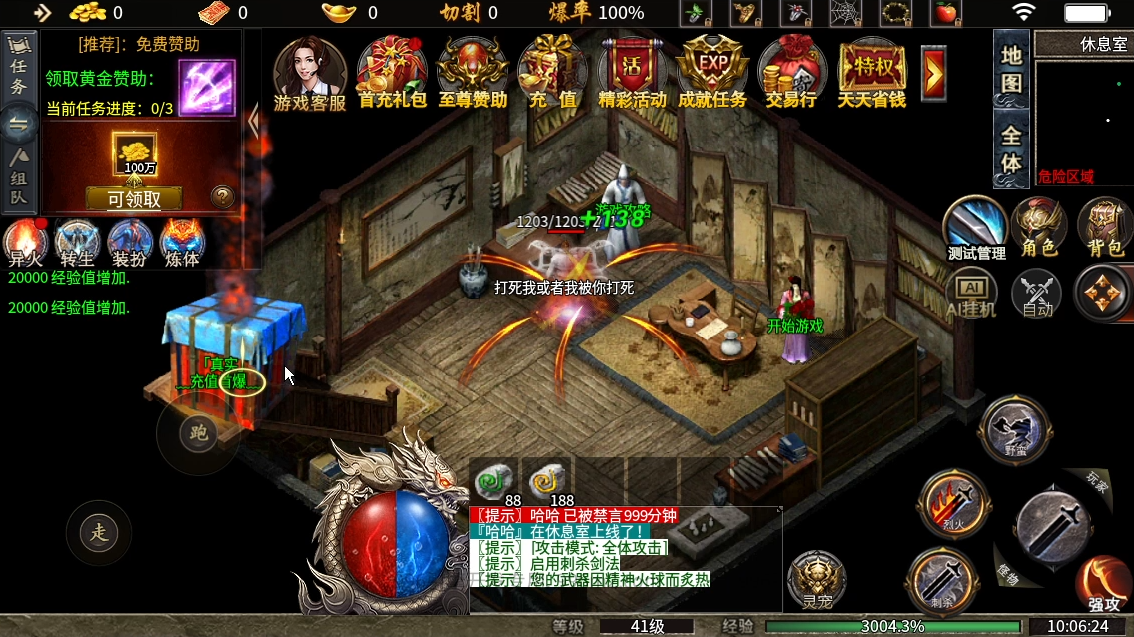Toggle the AI挂机 auto-battle button

point(970,294)
